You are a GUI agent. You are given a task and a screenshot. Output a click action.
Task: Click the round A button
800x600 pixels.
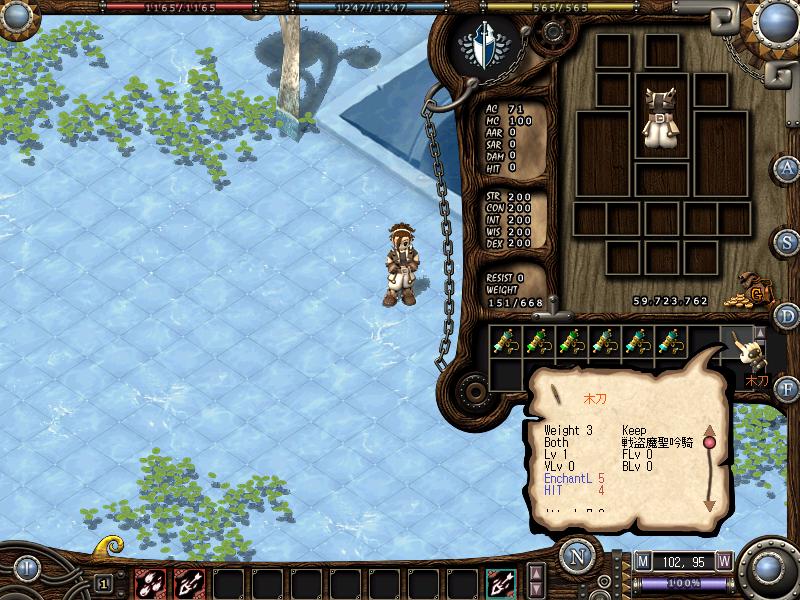789,168
